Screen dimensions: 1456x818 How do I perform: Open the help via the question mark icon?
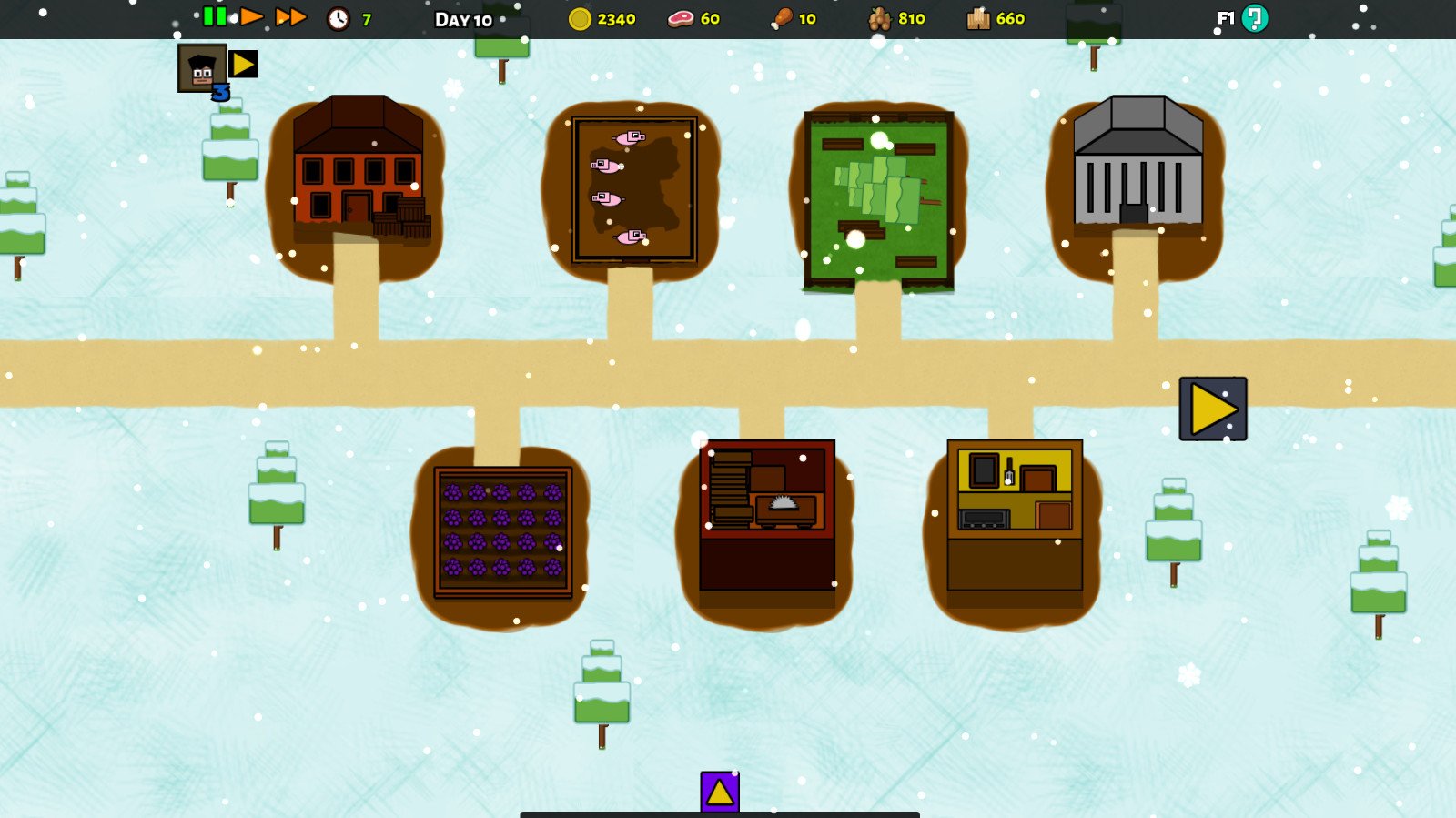click(x=1255, y=18)
